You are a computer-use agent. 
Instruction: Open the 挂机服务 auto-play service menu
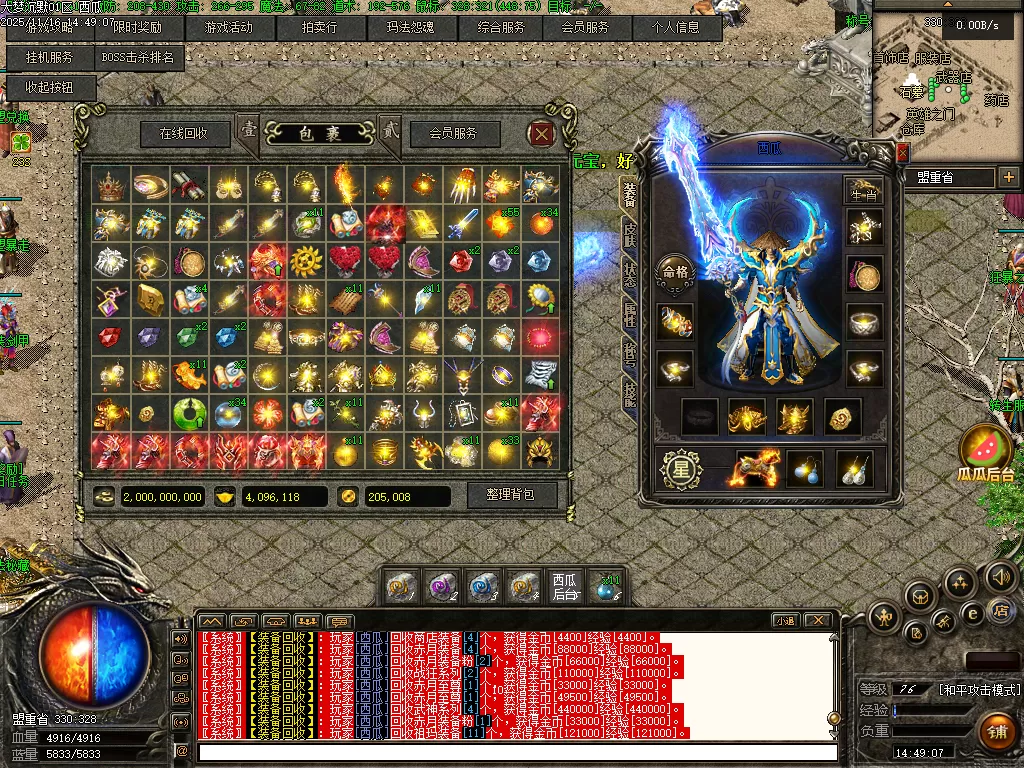(x=50, y=58)
